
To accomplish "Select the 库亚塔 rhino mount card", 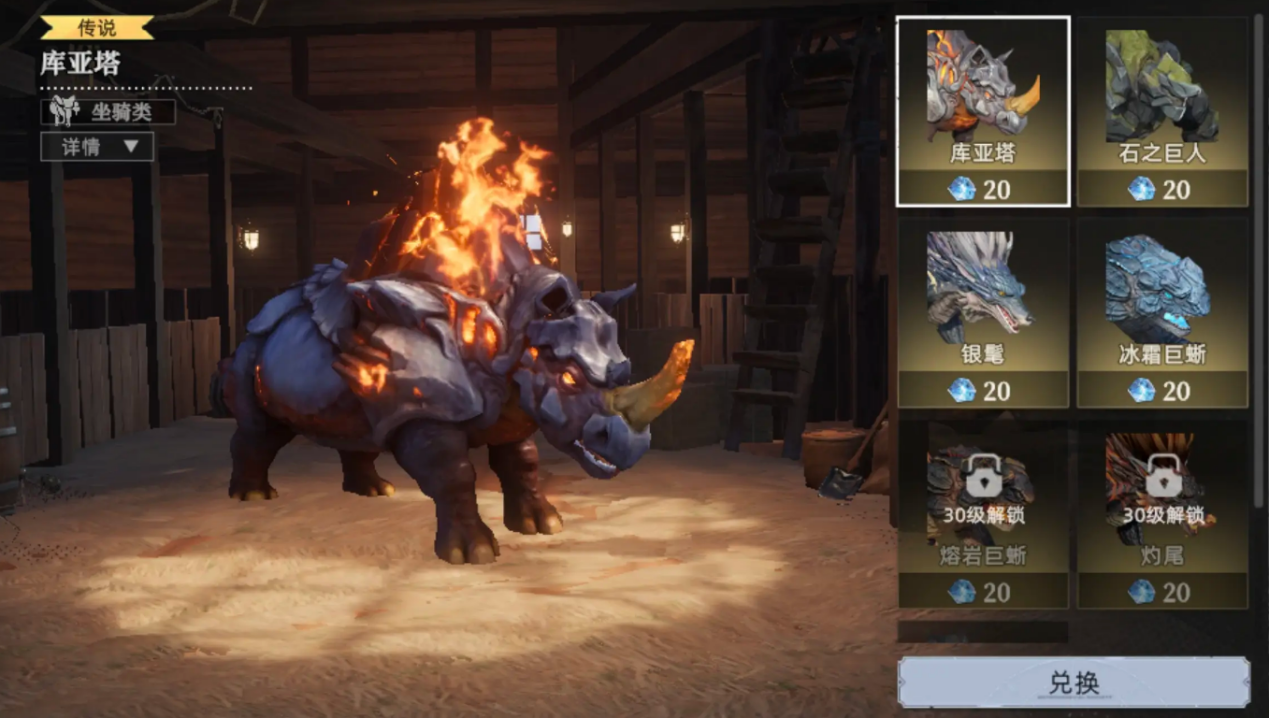I will tap(983, 111).
